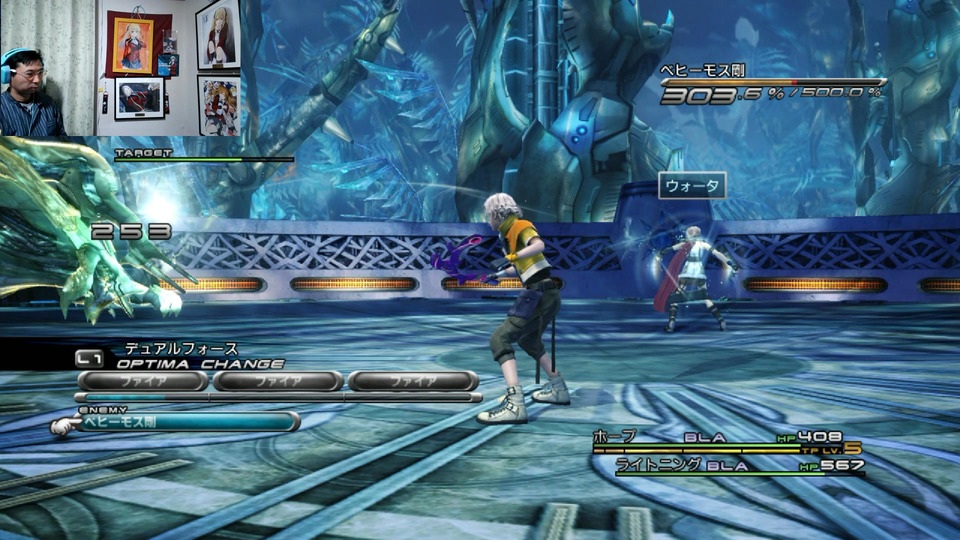
Task: Select enemy target ベヒーモス剛 in the ENEMY list
Action: pyautogui.click(x=178, y=422)
